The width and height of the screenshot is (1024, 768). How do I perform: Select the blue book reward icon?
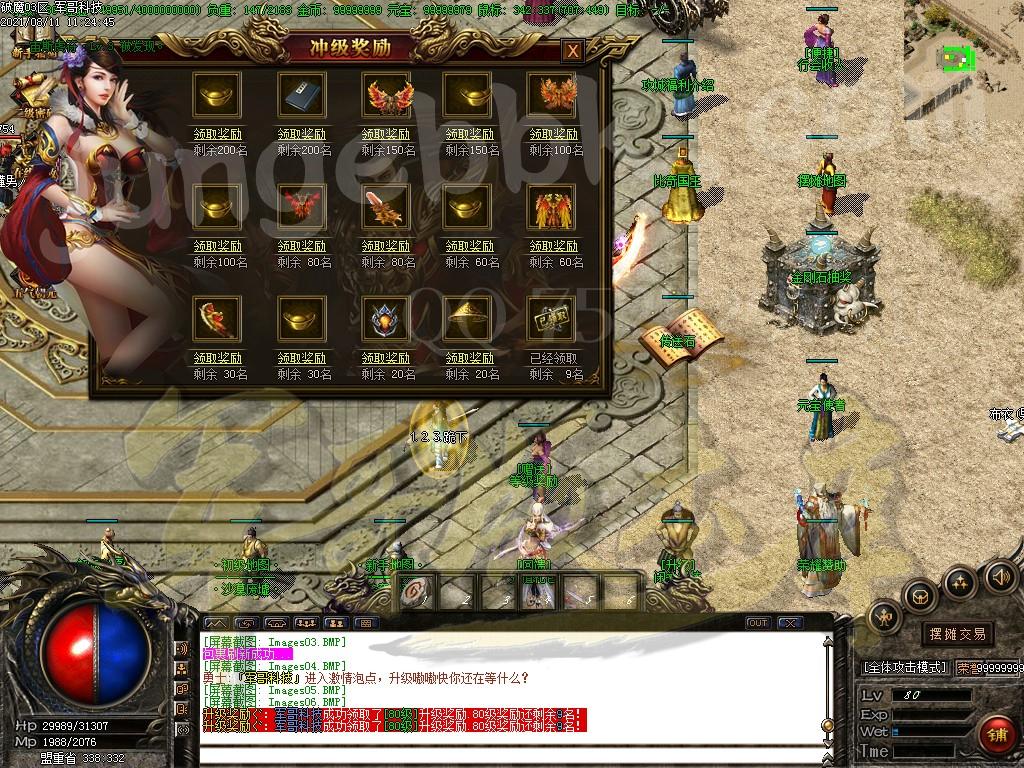pos(301,95)
